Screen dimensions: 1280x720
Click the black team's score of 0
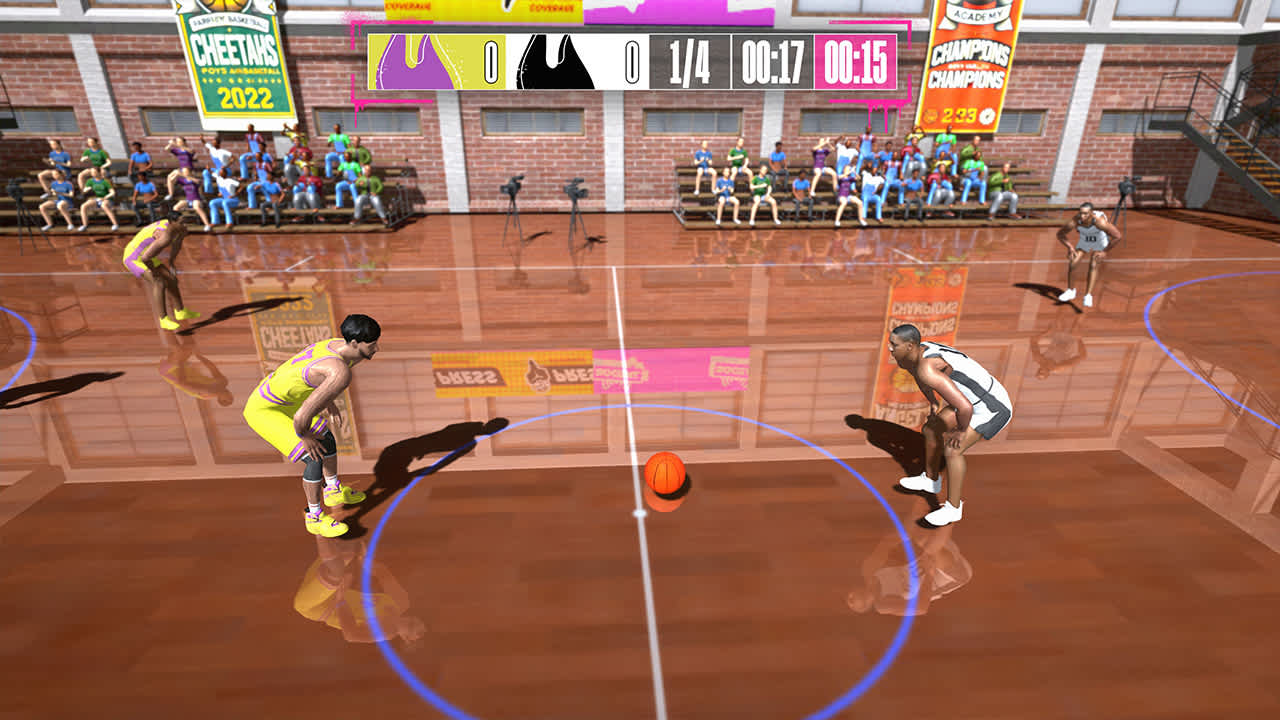pyautogui.click(x=634, y=57)
